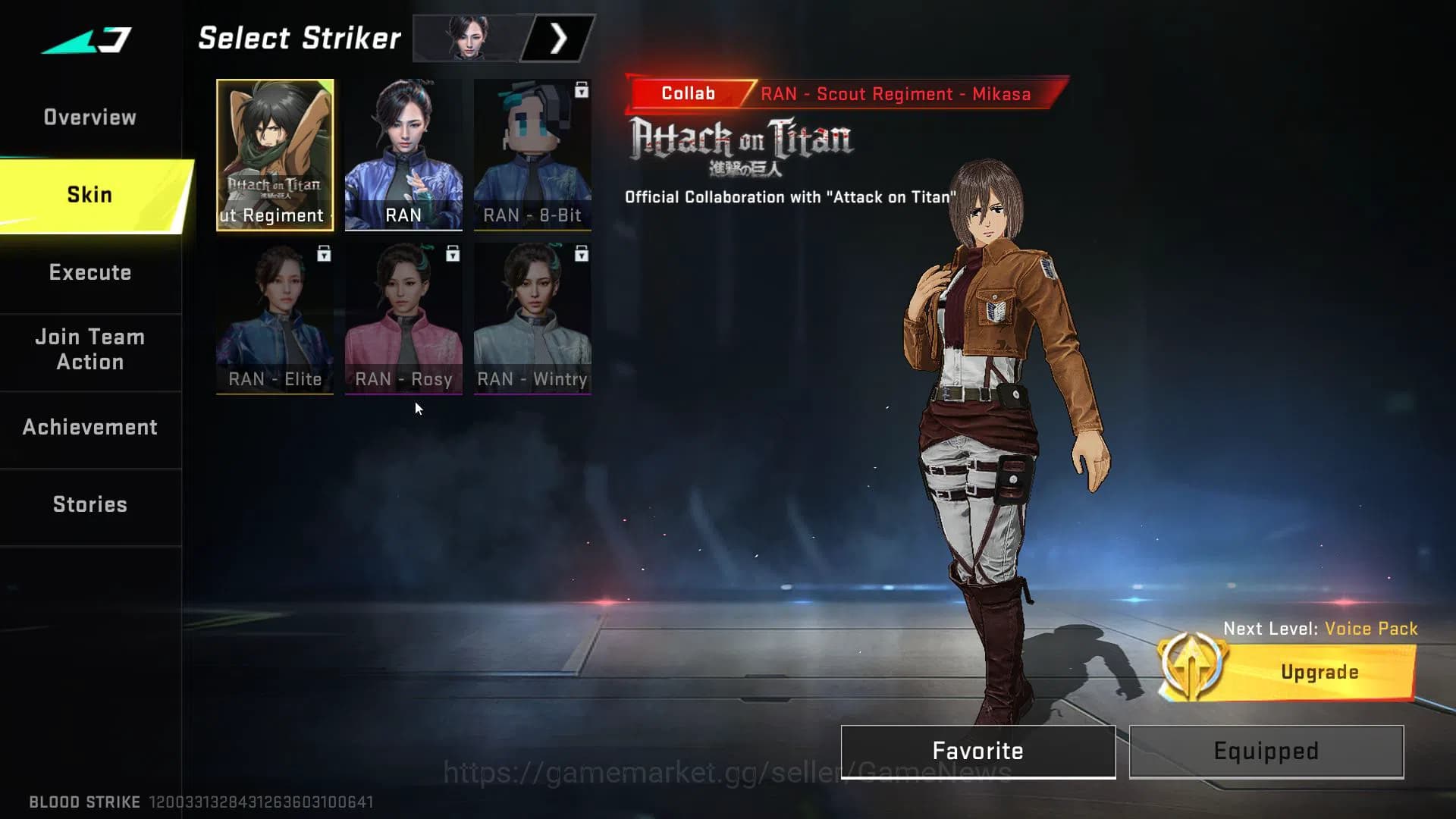Switch to the Overview tab

click(x=89, y=116)
